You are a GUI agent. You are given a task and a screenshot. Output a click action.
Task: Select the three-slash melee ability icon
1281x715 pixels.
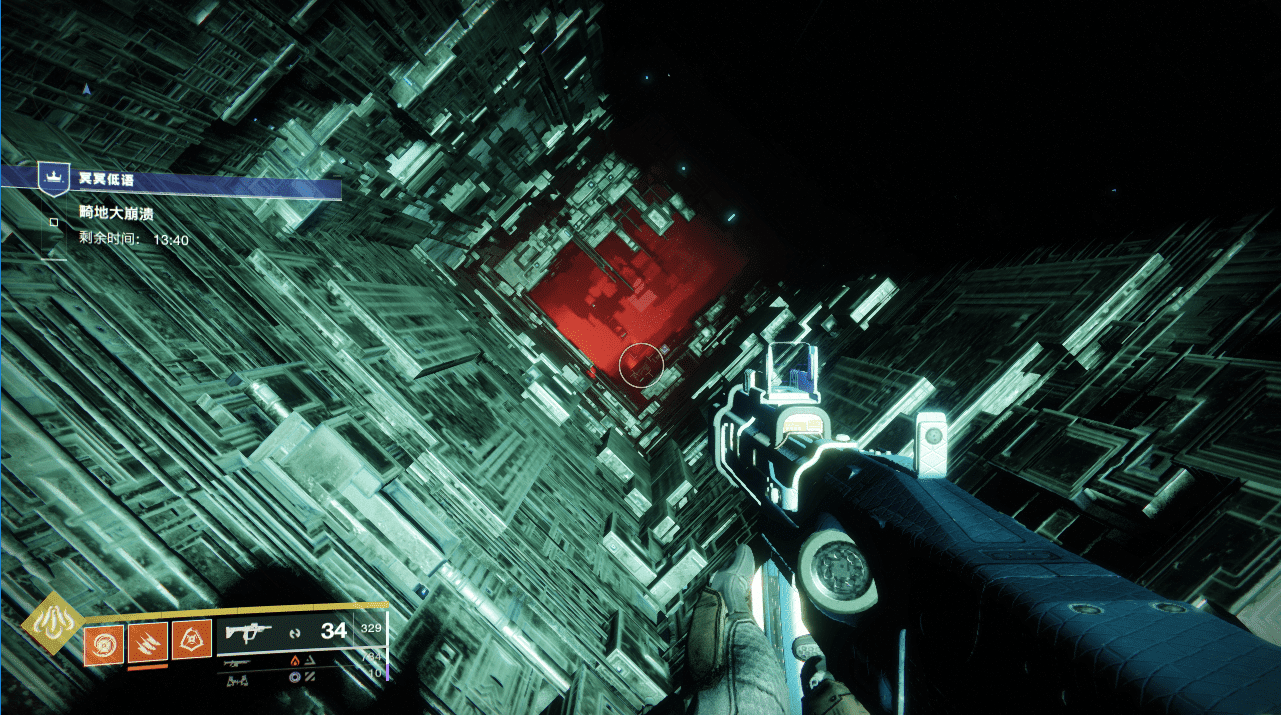pos(147,640)
